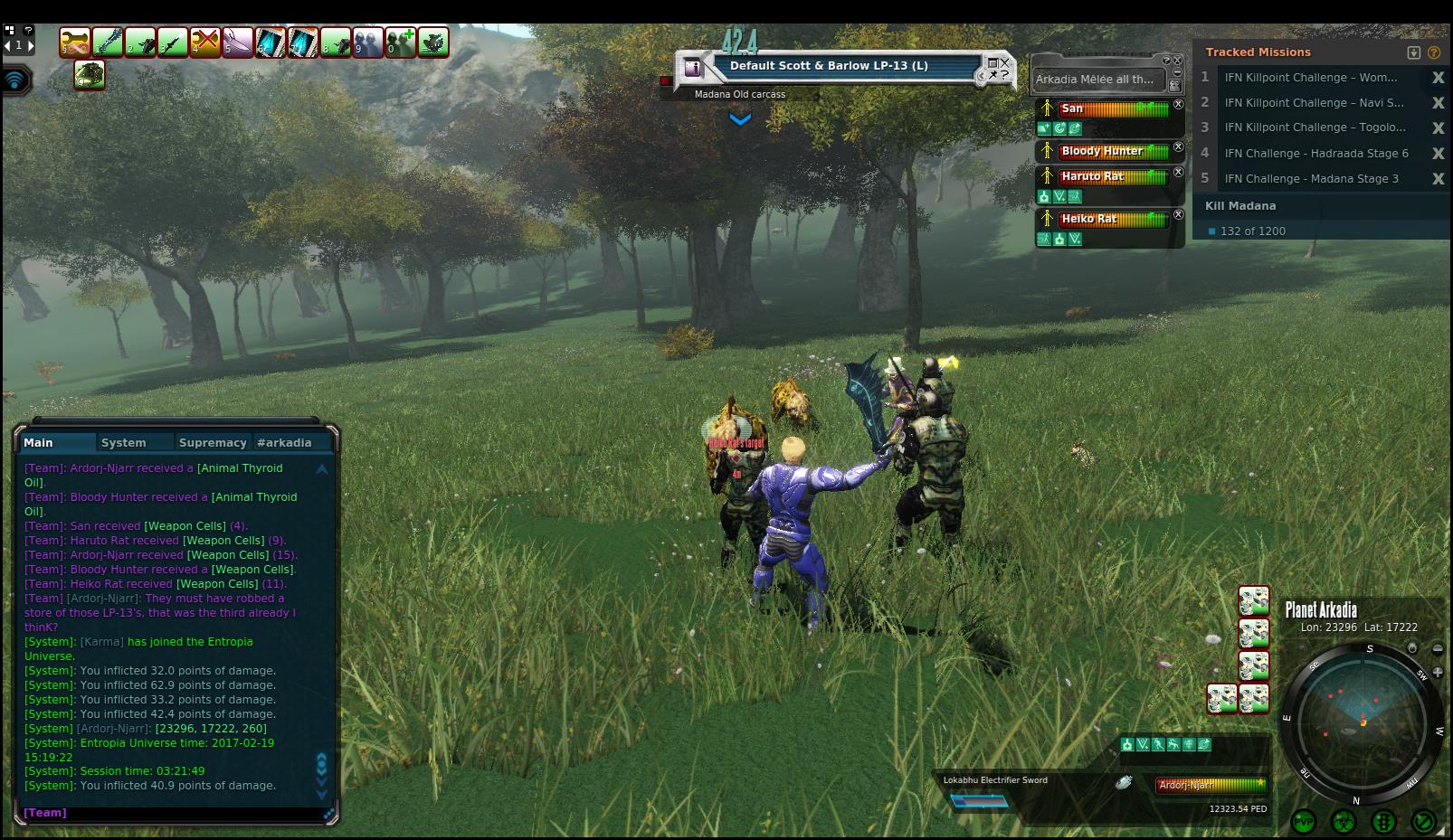Use the crossed-out wrench in slot 4
This screenshot has width=1453, height=840.
pos(205,42)
